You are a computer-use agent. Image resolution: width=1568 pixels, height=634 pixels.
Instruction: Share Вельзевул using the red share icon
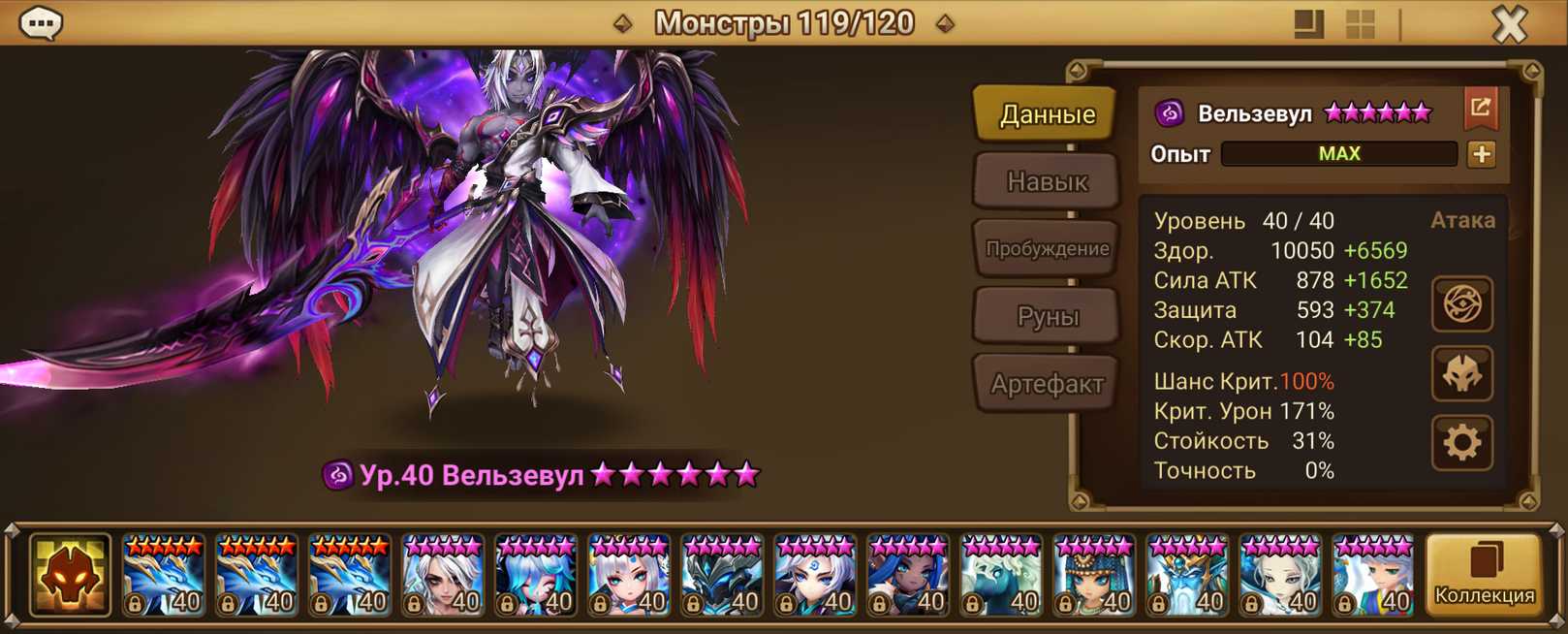point(1480,109)
